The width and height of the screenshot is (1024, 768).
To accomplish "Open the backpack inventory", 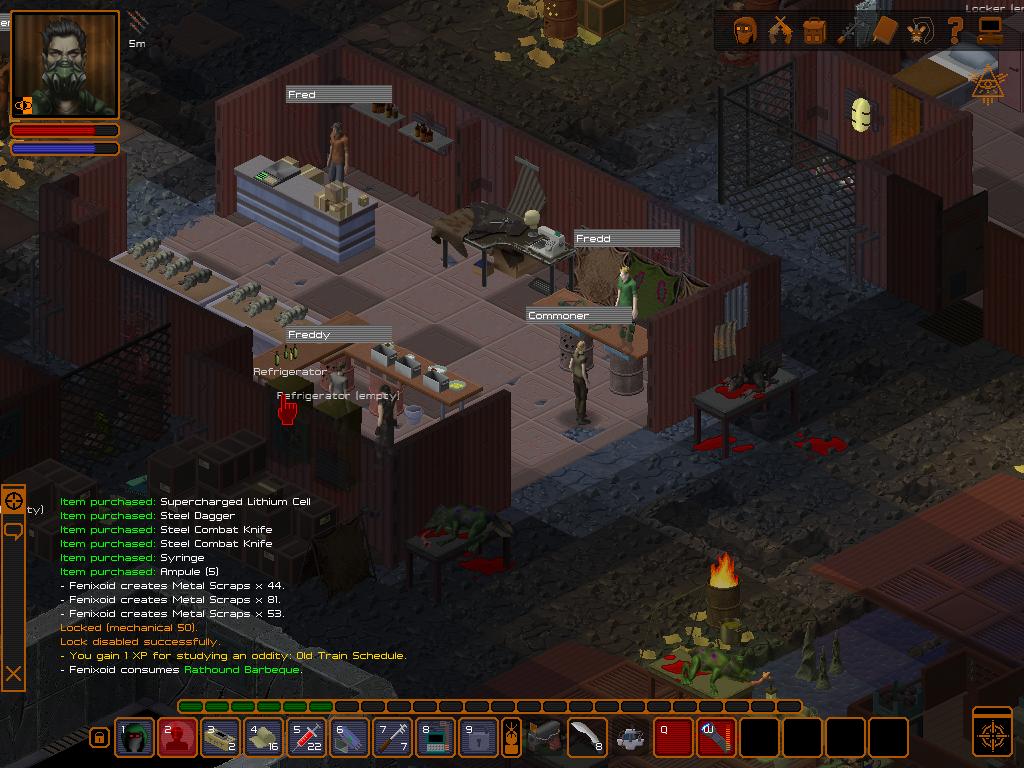I will 815,31.
